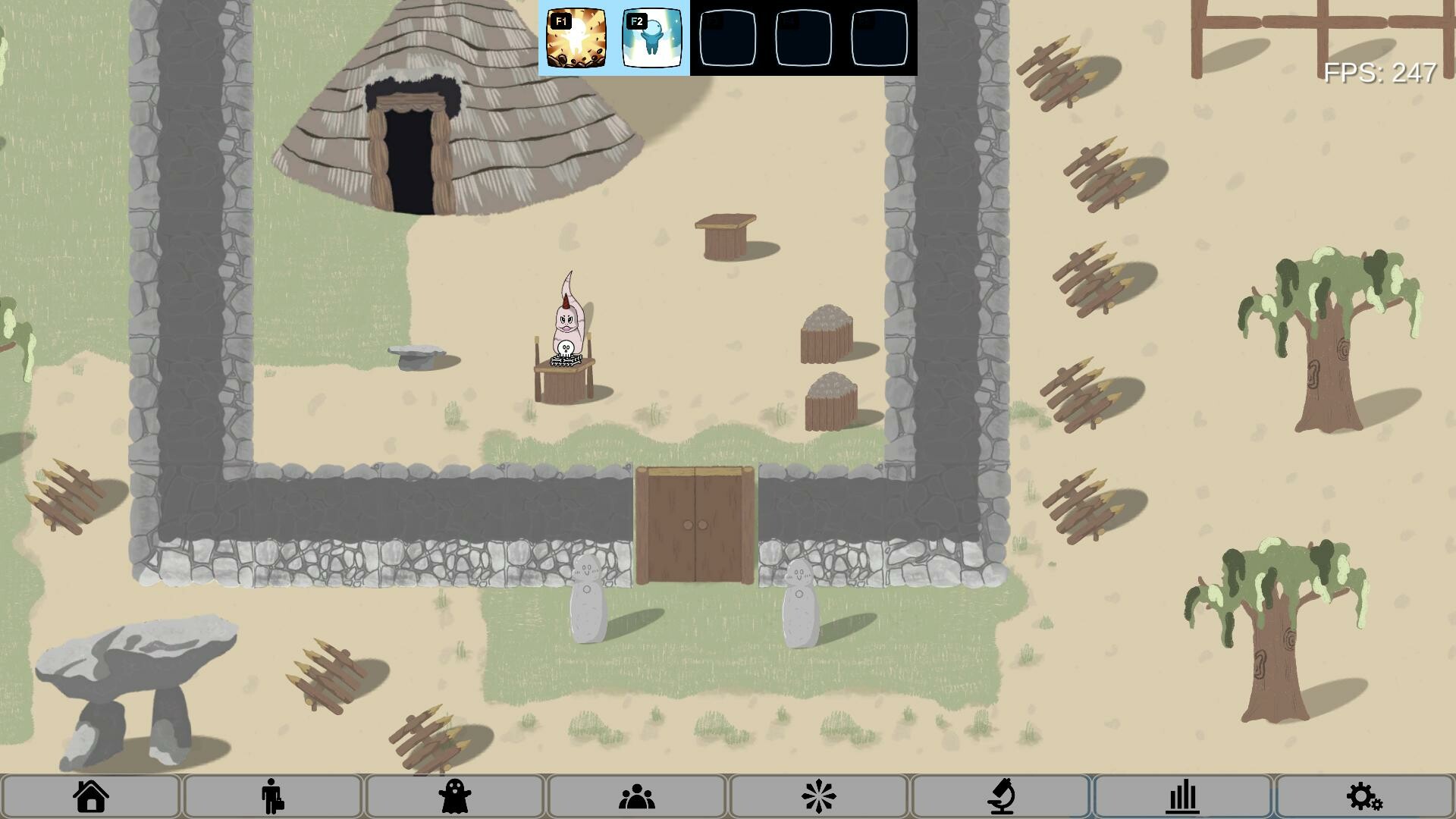Click the FPS counter text
This screenshot has width=1456, height=819.
[x=1379, y=74]
